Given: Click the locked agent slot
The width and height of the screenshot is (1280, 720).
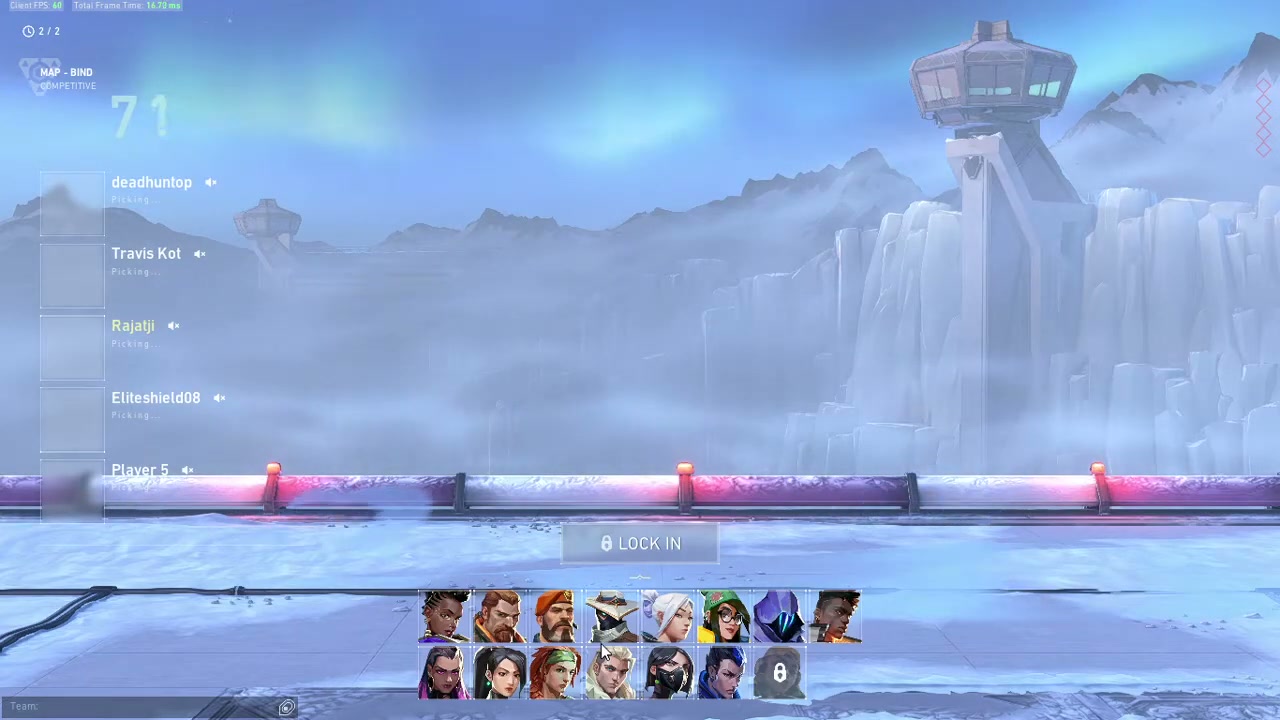Looking at the screenshot, I should [780, 672].
